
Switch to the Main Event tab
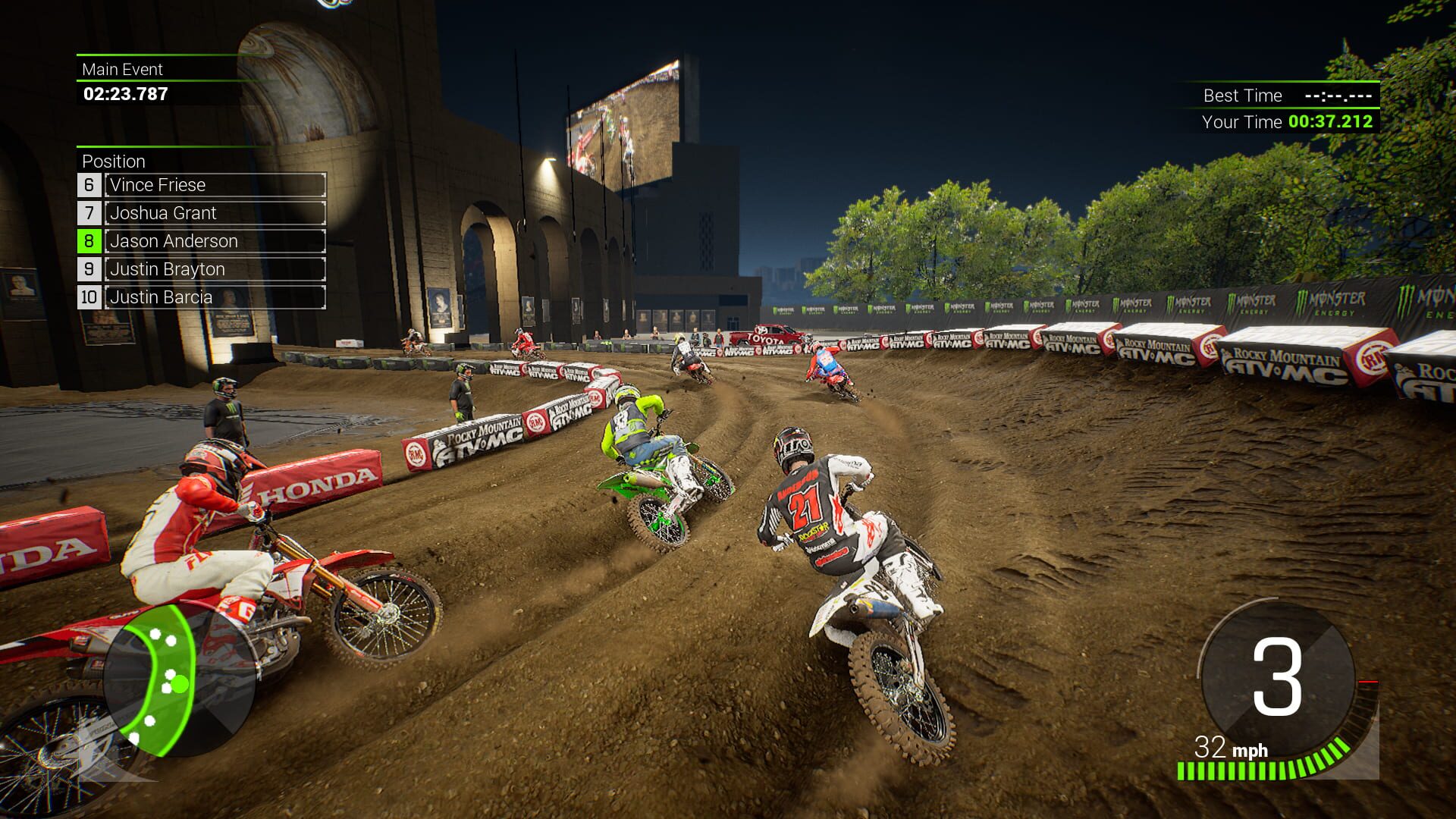(121, 70)
